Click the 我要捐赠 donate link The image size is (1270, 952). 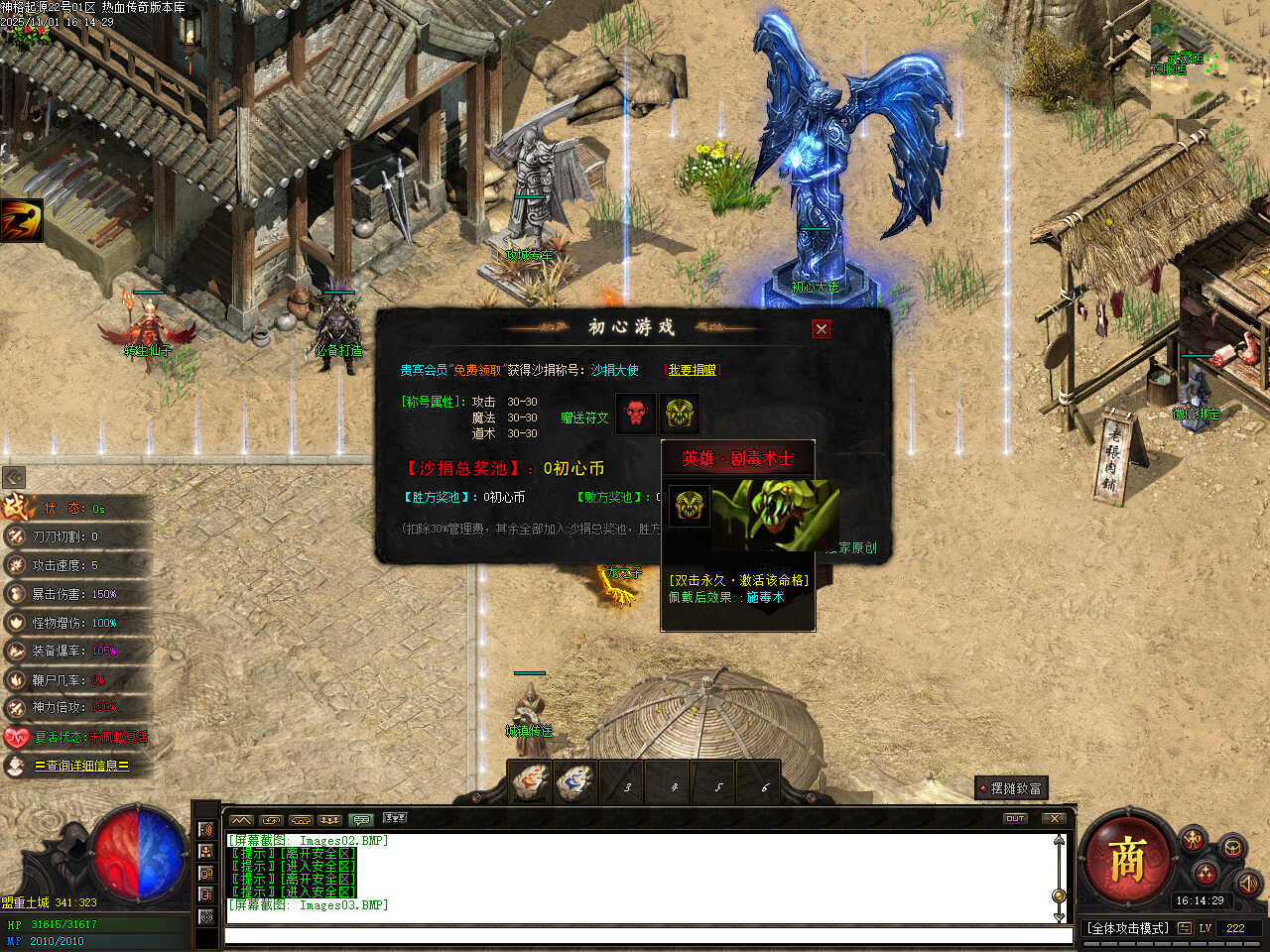pyautogui.click(x=692, y=370)
